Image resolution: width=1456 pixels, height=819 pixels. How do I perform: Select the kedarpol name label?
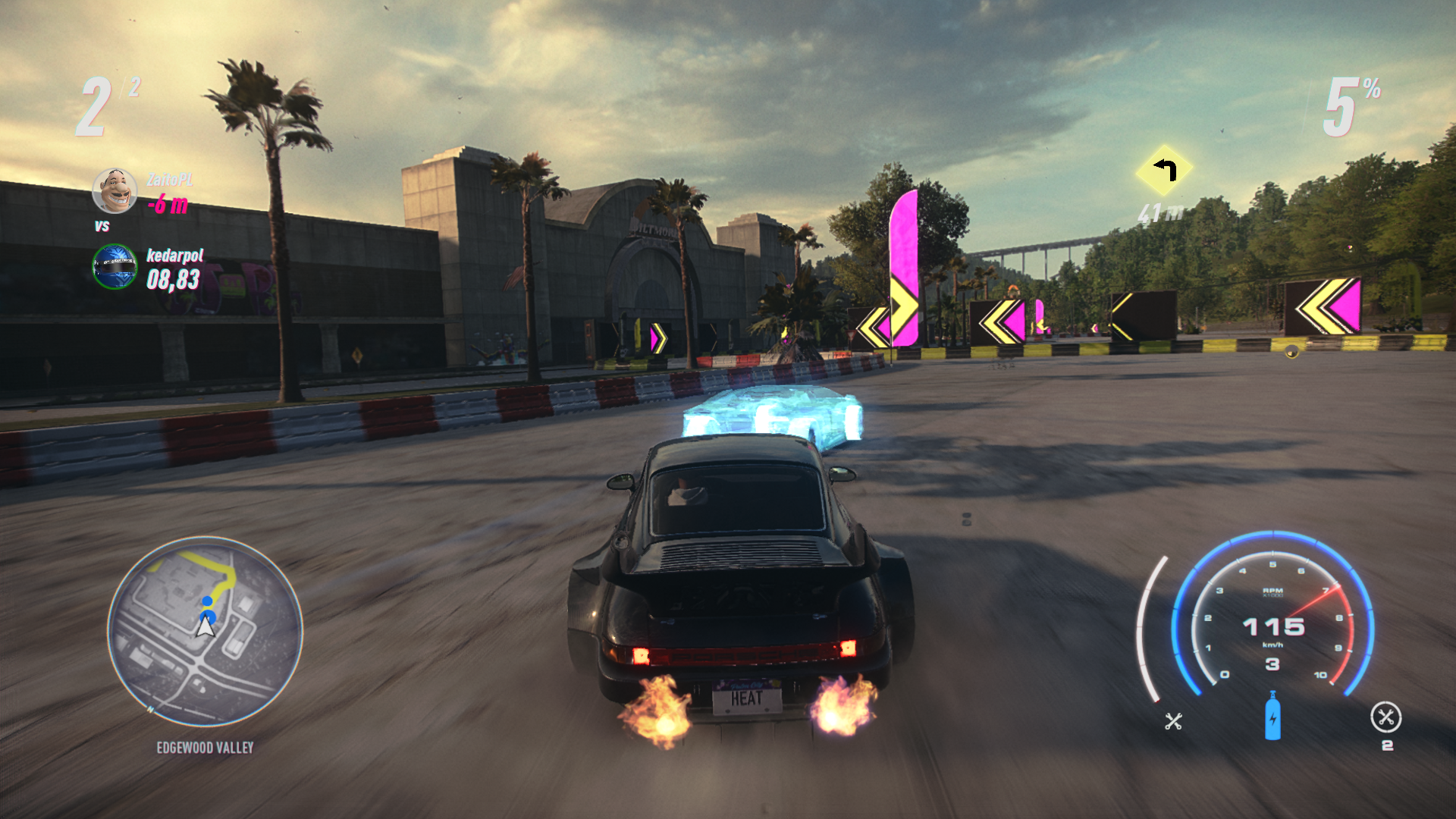click(x=174, y=258)
